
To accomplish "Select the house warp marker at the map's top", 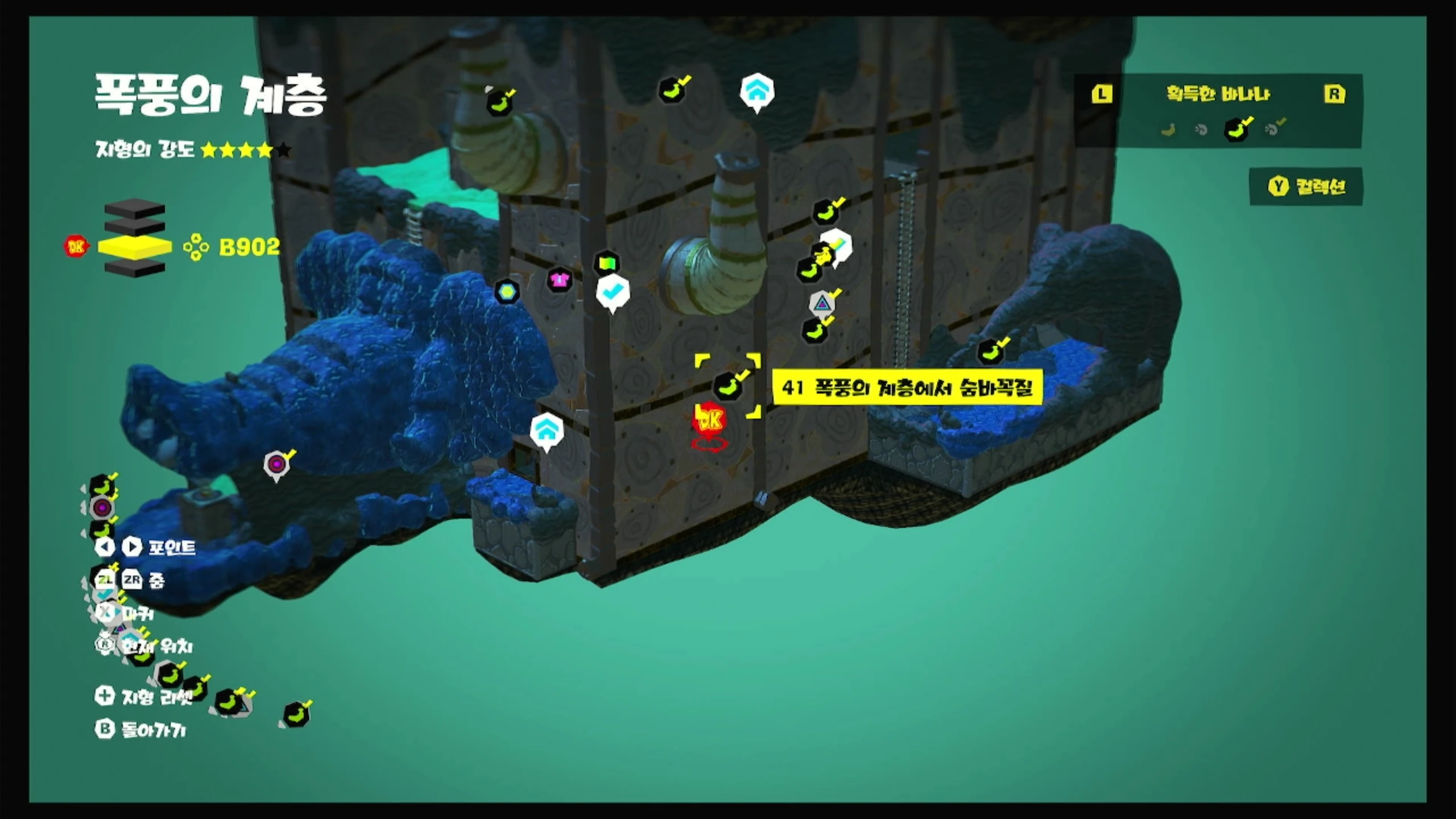I will 756,91.
